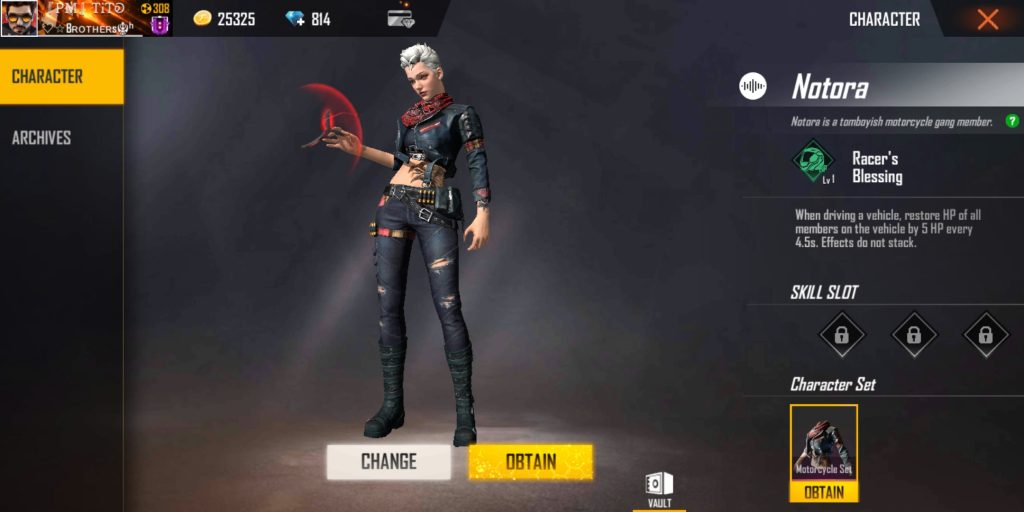Obtain the Notora character
This screenshot has height=512, width=1024.
click(x=530, y=461)
